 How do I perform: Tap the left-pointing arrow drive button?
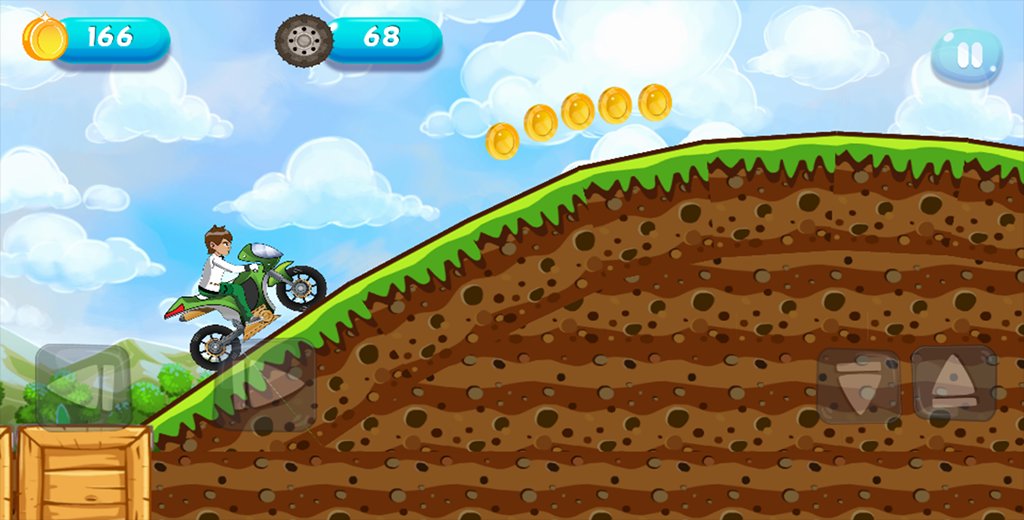tap(84, 387)
